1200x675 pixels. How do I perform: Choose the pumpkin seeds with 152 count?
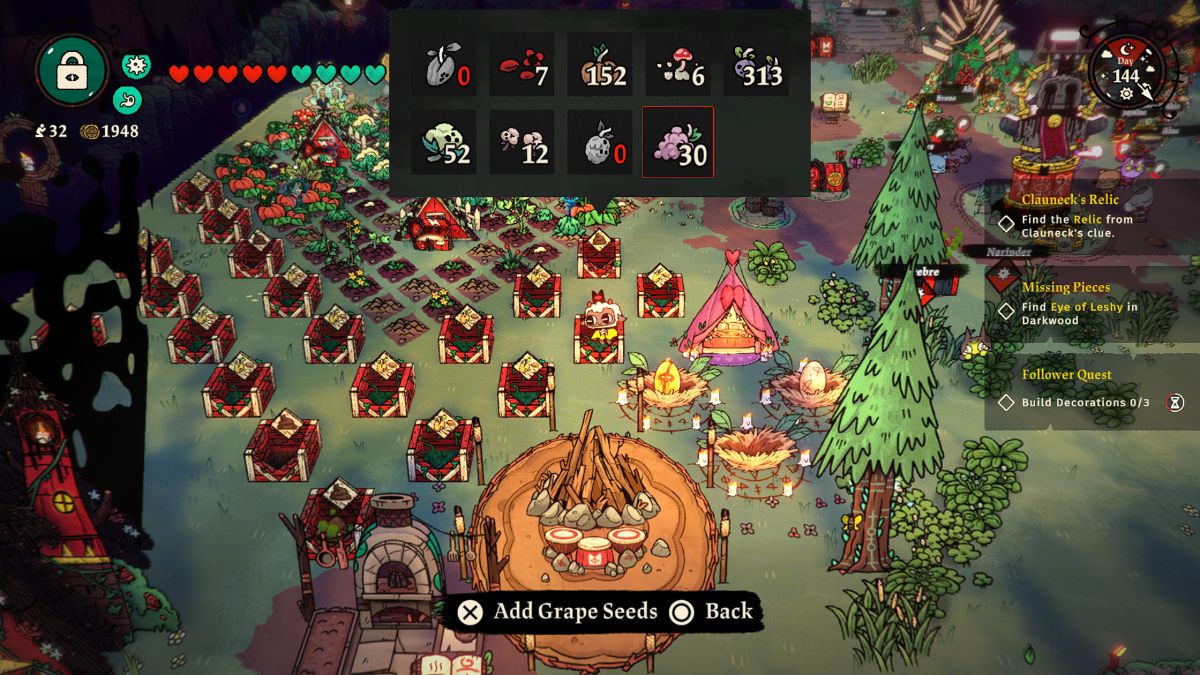(x=600, y=65)
